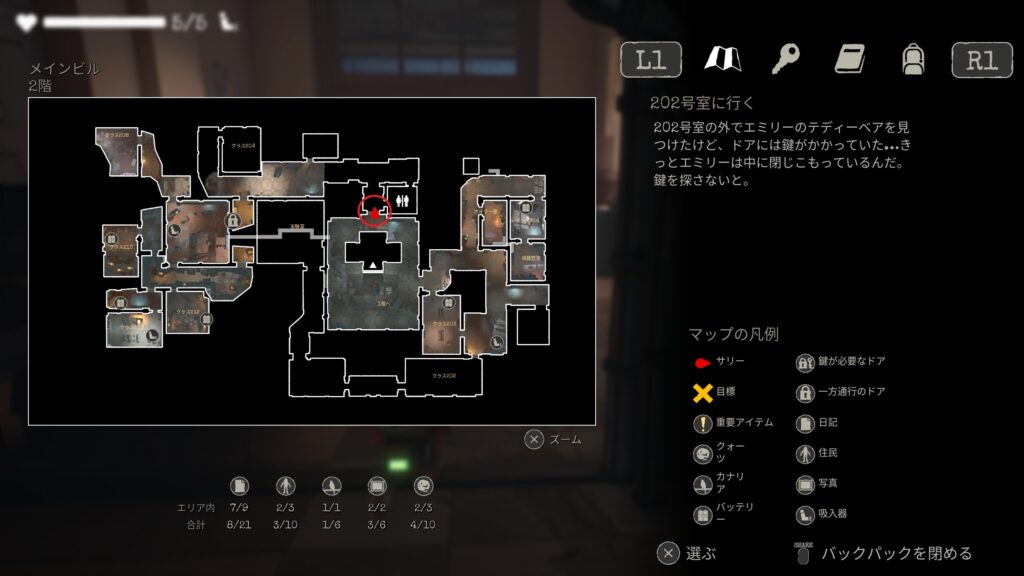Open the journal book tab

coord(850,59)
